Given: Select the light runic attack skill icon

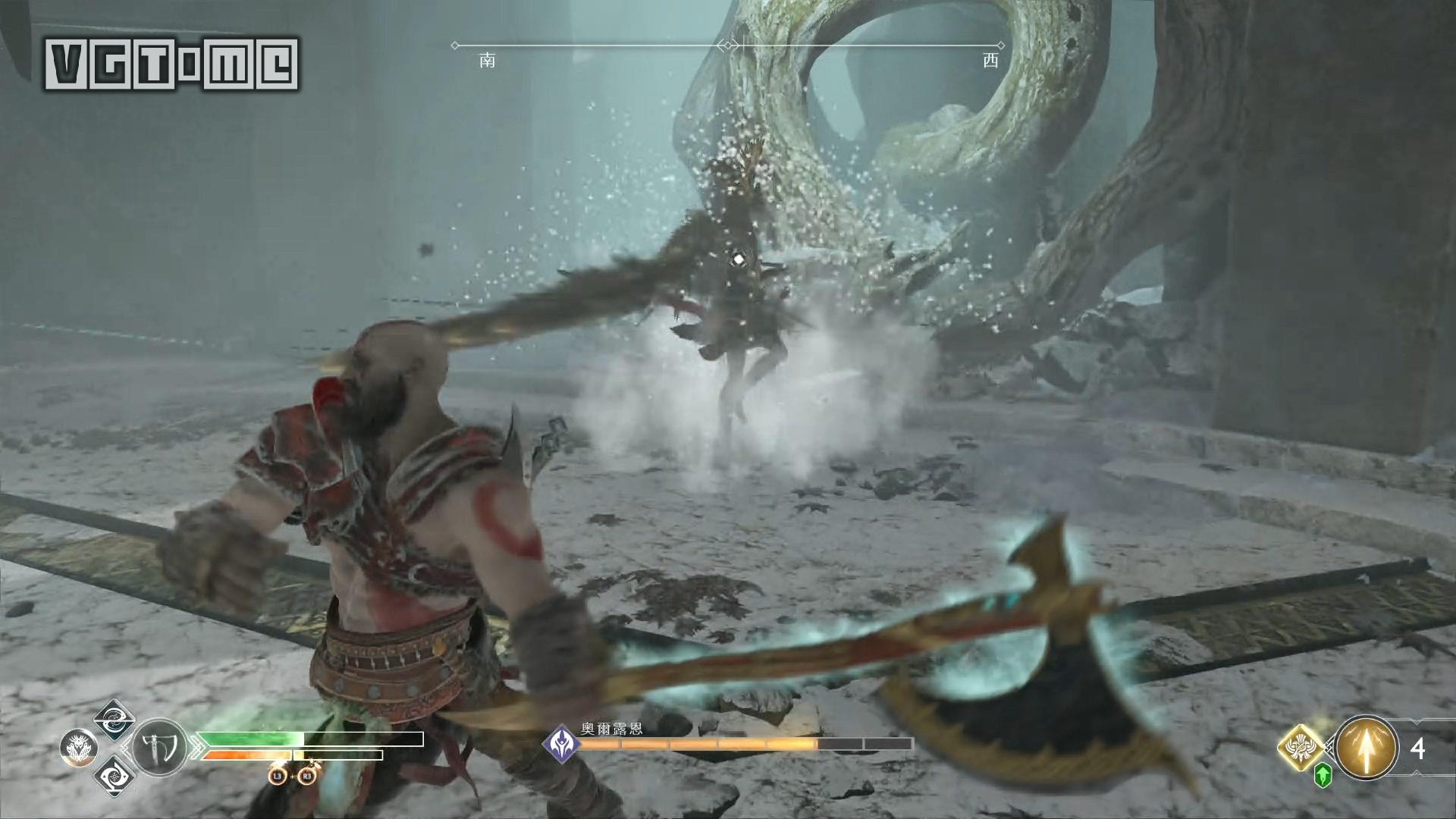Looking at the screenshot, I should click(113, 723).
